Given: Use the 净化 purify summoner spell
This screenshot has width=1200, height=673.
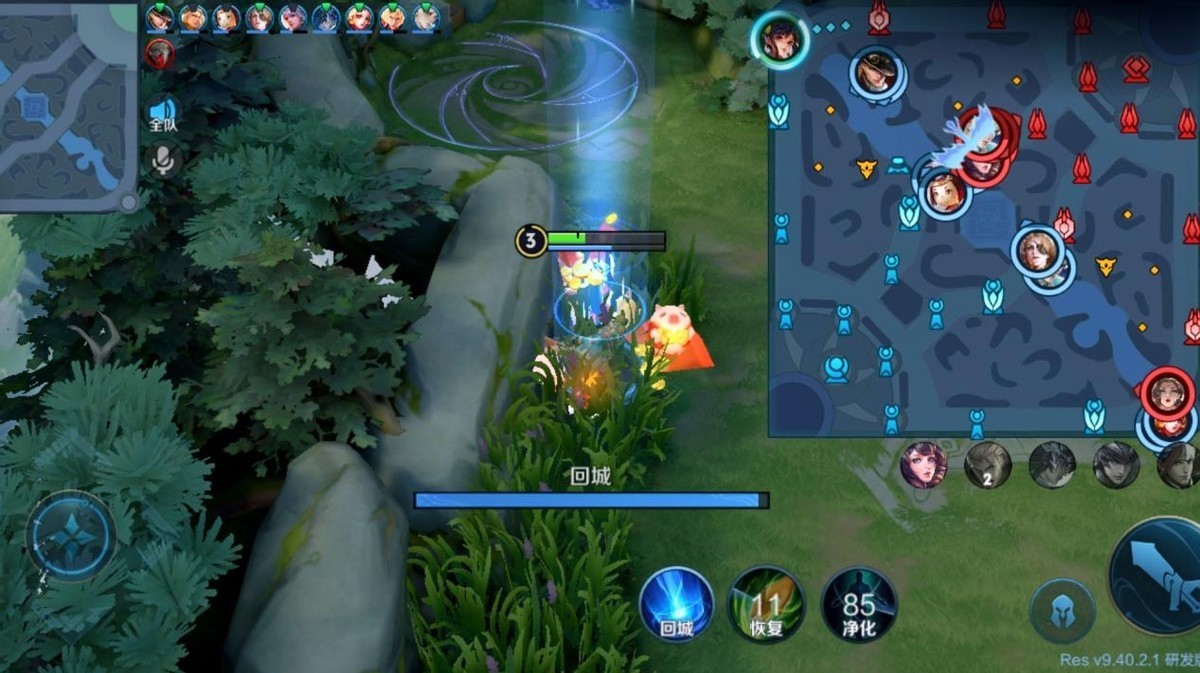Looking at the screenshot, I should tap(858, 603).
